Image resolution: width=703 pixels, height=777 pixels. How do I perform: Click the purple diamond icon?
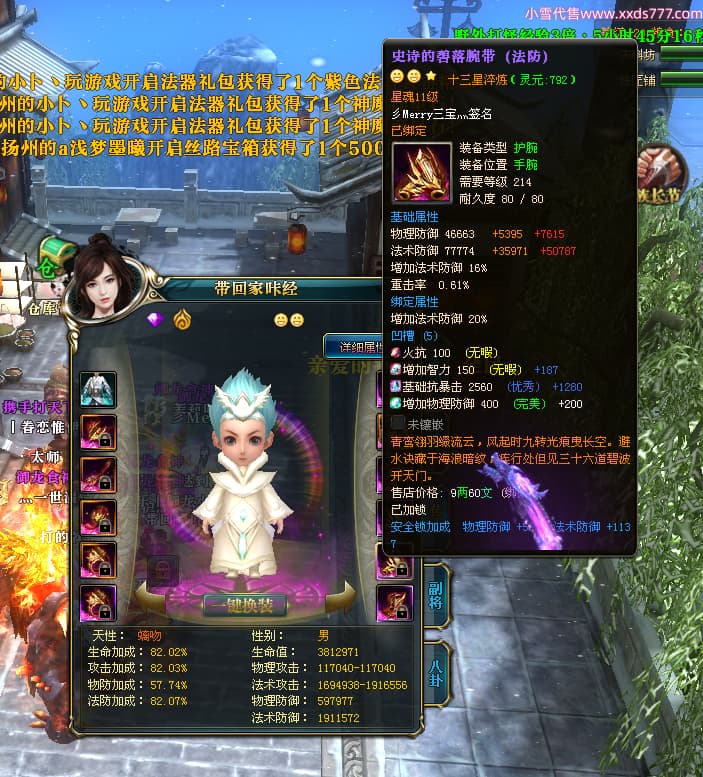click(155, 320)
